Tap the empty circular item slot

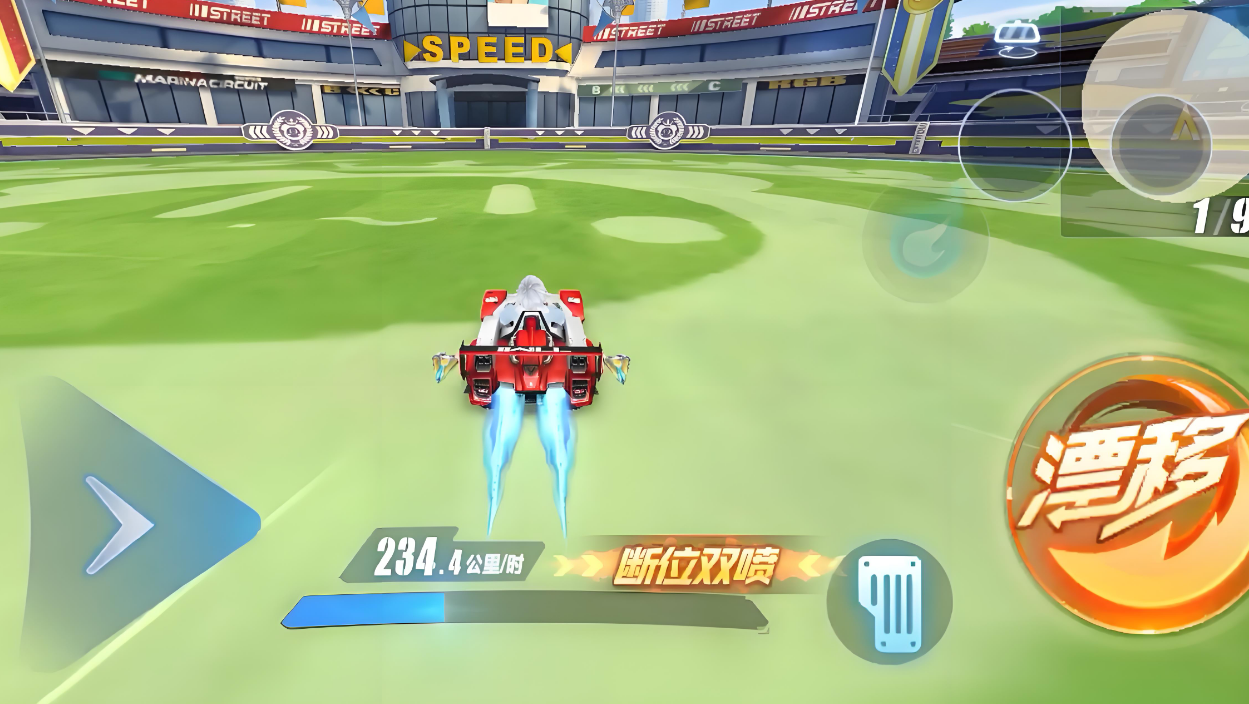(x=1014, y=146)
